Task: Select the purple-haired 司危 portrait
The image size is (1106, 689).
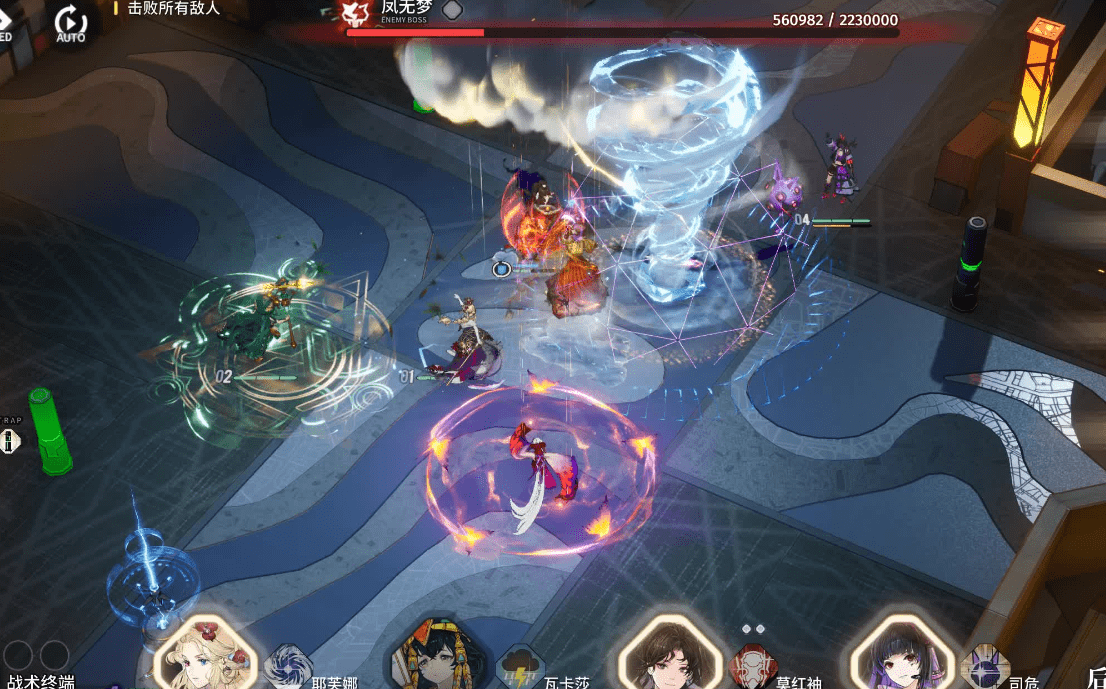Action: coord(896,656)
